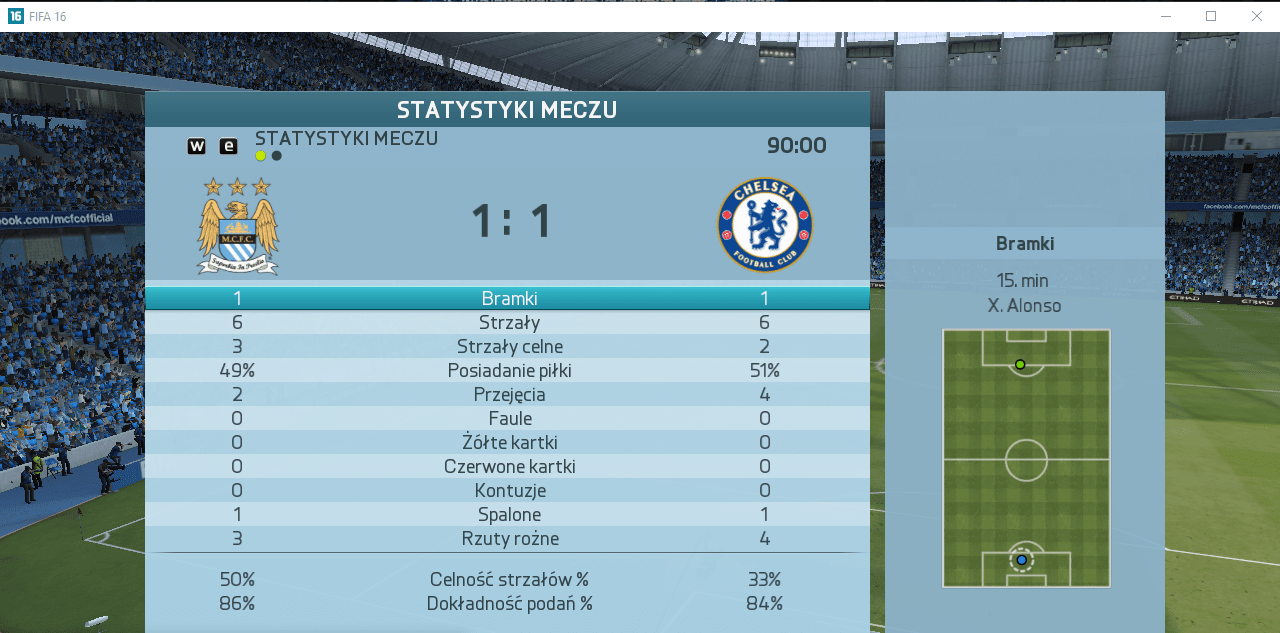Minimize the FIFA 16 window
The height and width of the screenshot is (633, 1280).
pyautogui.click(x=1166, y=16)
